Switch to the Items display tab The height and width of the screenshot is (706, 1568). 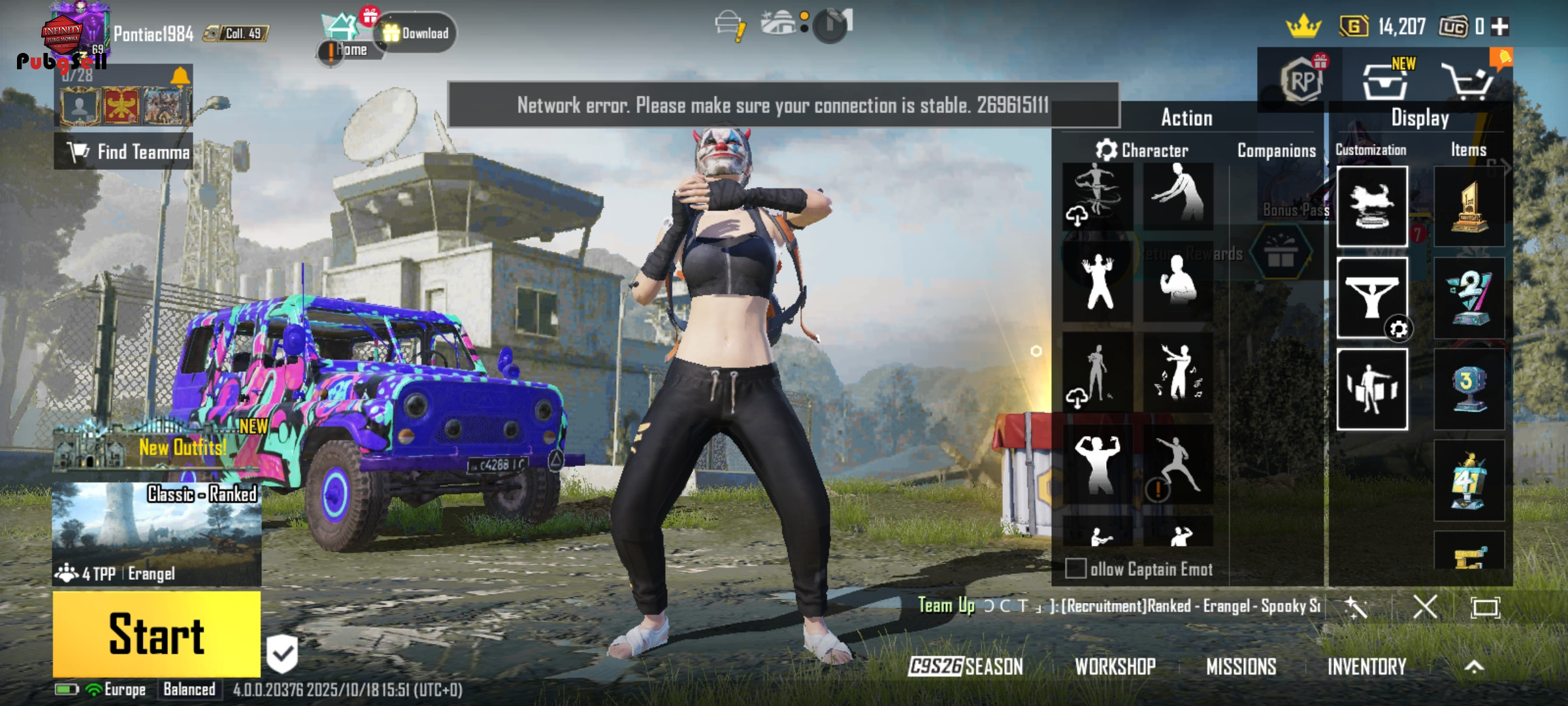point(1469,150)
